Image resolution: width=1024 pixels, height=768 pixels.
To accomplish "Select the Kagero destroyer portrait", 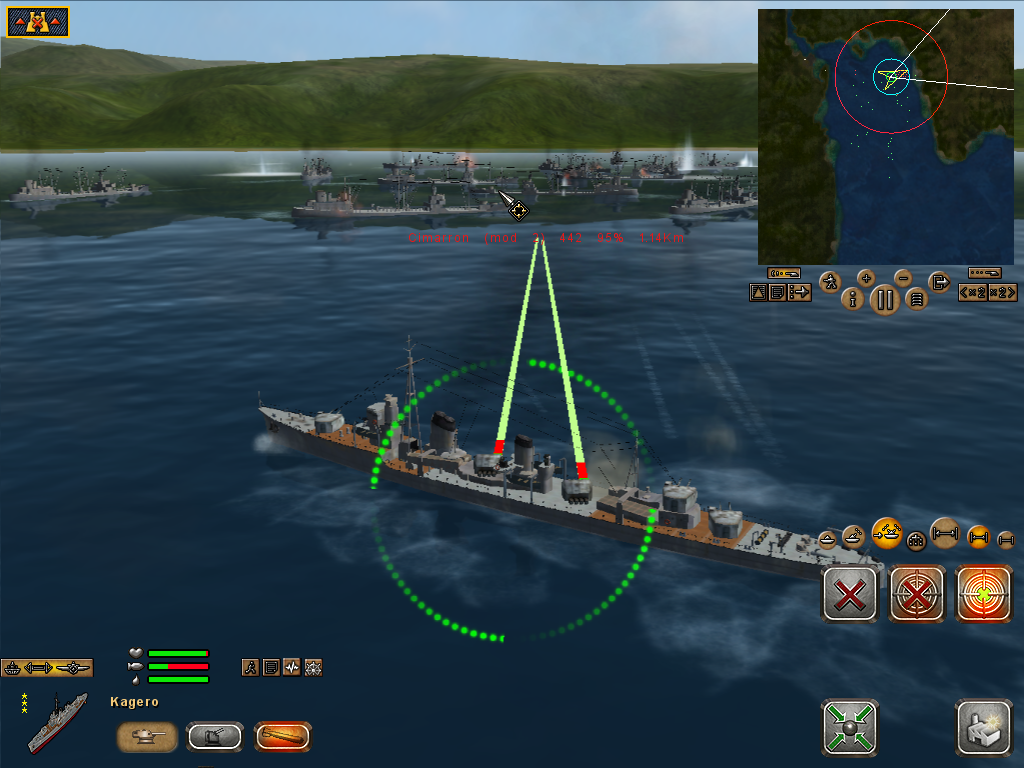I will 57,722.
